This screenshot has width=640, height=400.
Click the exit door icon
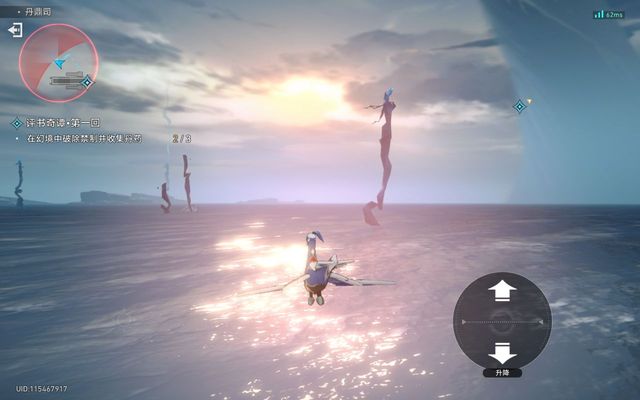(x=15, y=30)
